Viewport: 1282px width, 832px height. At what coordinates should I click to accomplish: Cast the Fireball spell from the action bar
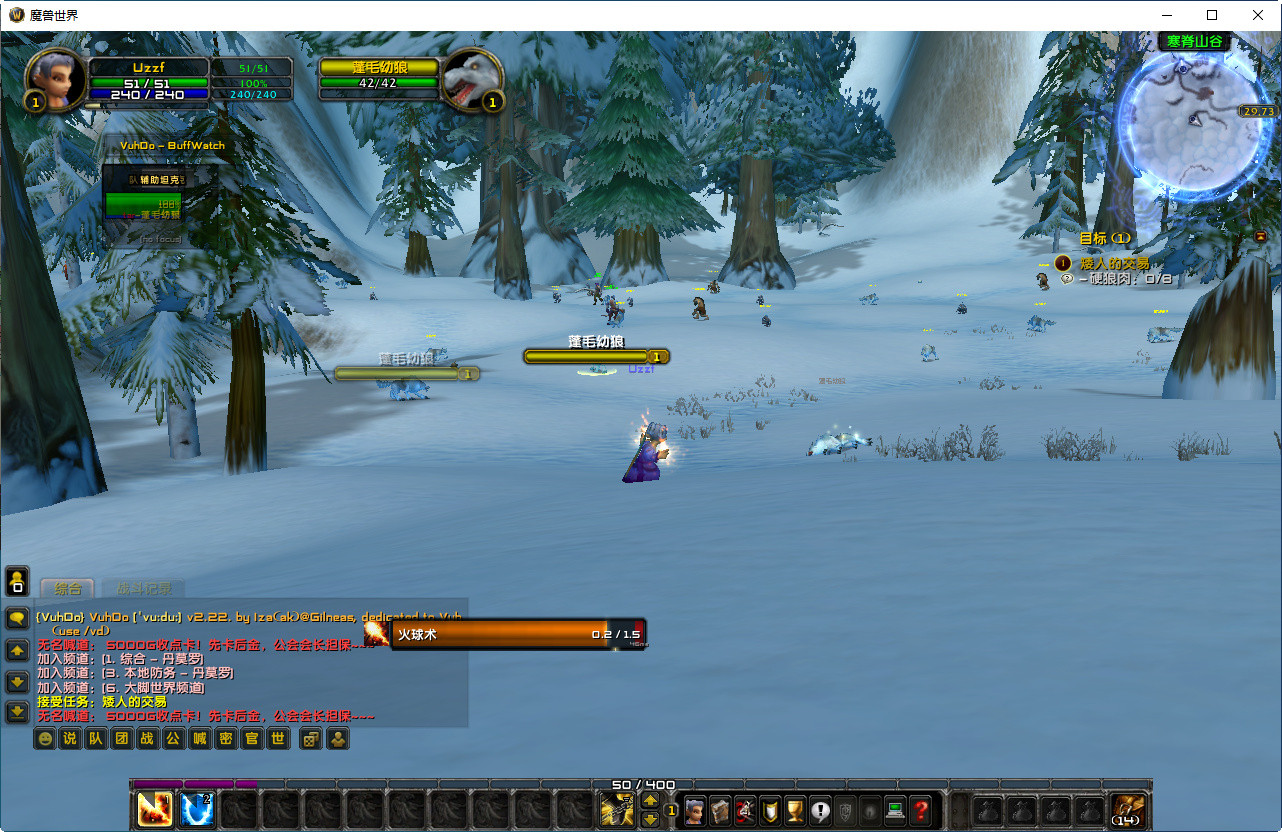point(154,809)
